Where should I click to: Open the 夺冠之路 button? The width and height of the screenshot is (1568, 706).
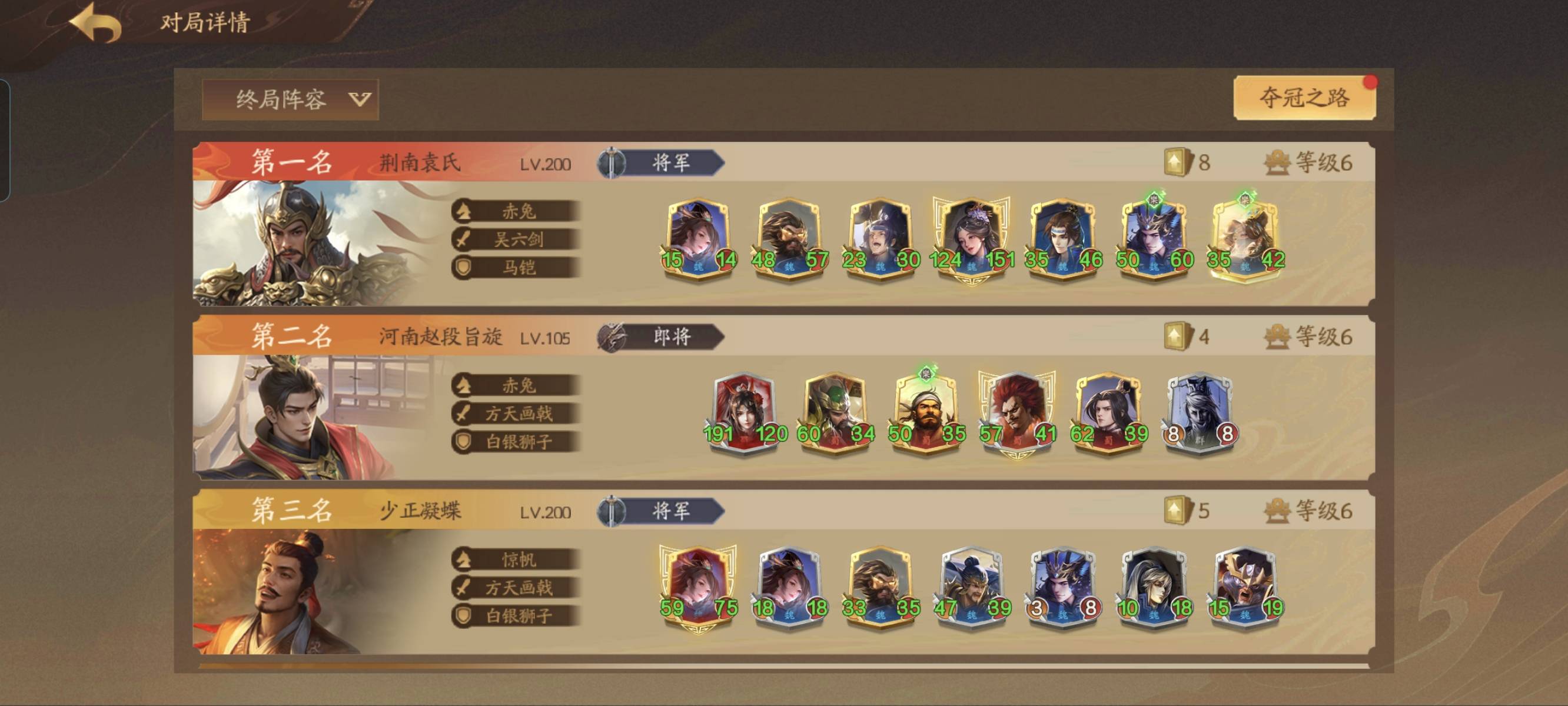(x=1304, y=98)
